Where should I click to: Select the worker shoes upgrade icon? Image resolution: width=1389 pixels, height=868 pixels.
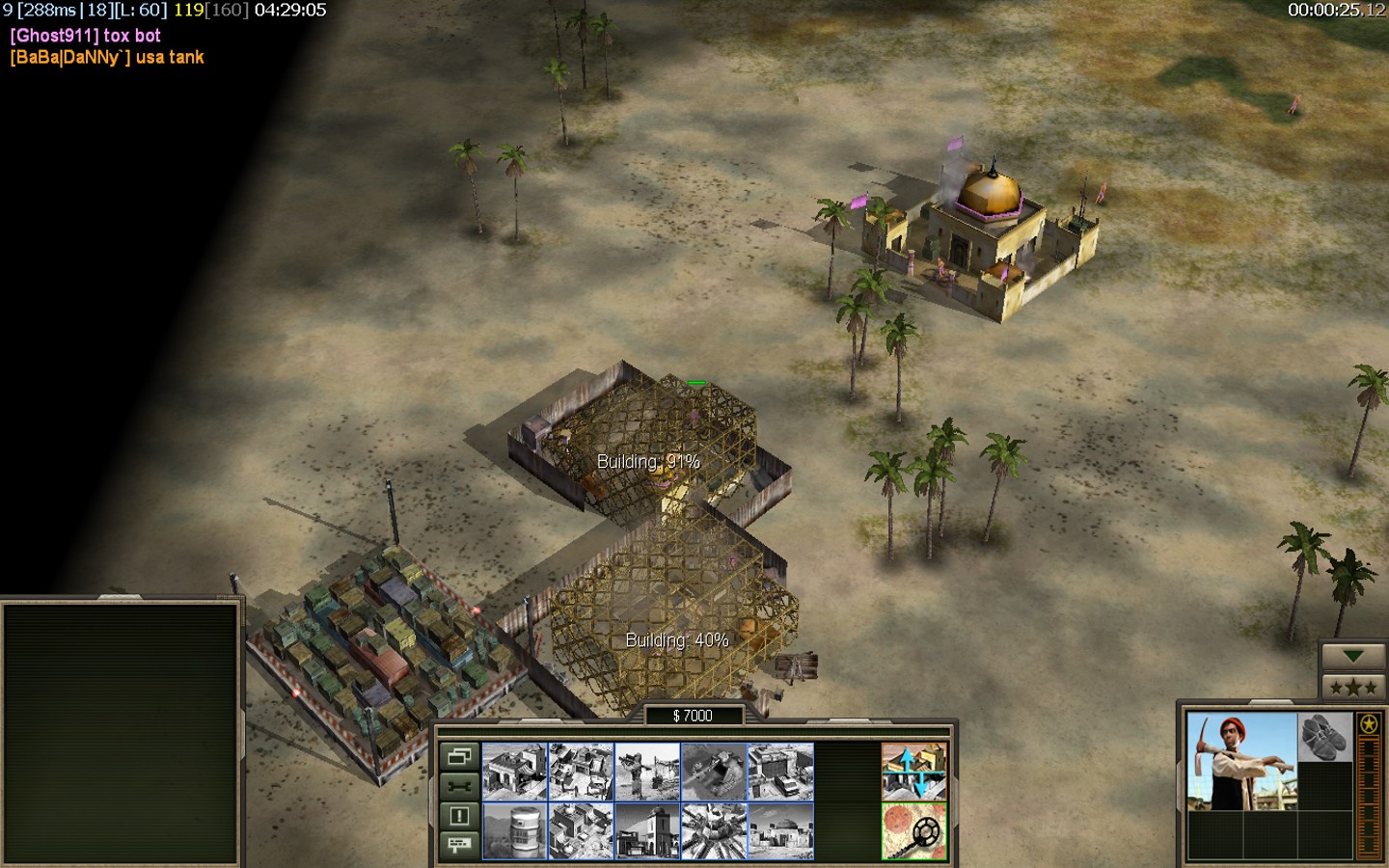(x=1324, y=738)
